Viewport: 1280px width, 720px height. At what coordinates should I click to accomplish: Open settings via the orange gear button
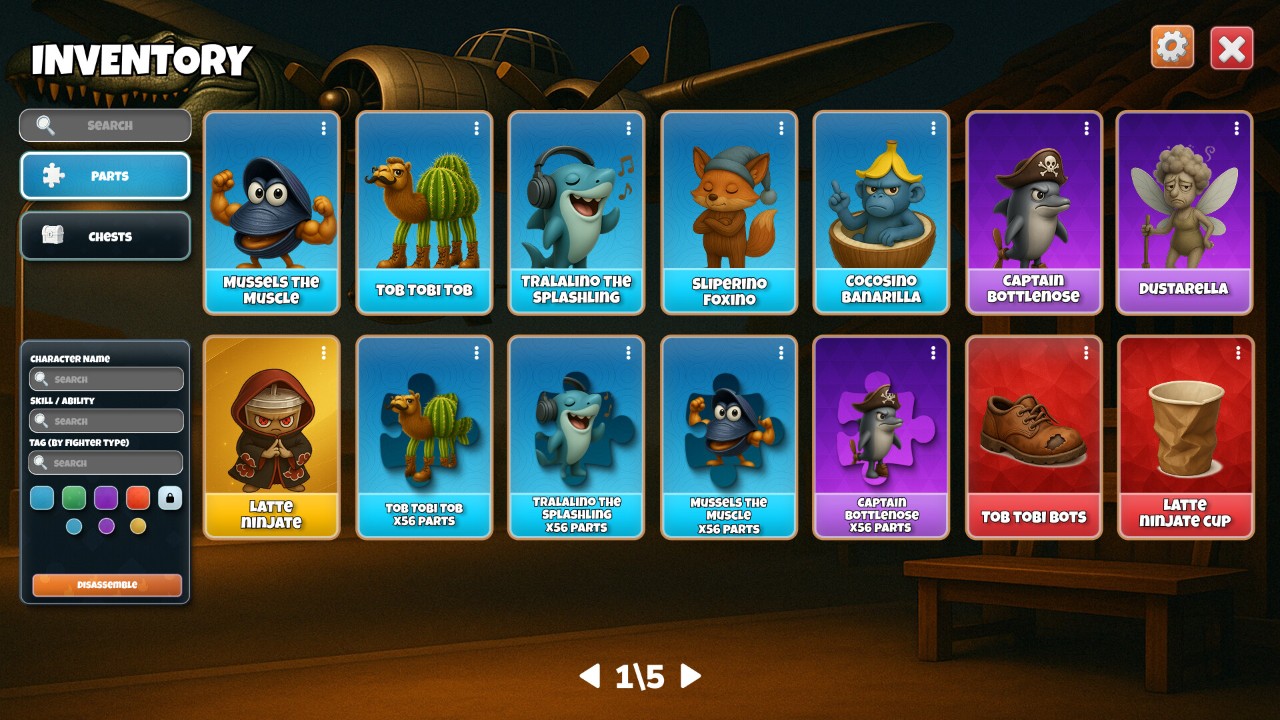pos(1172,47)
